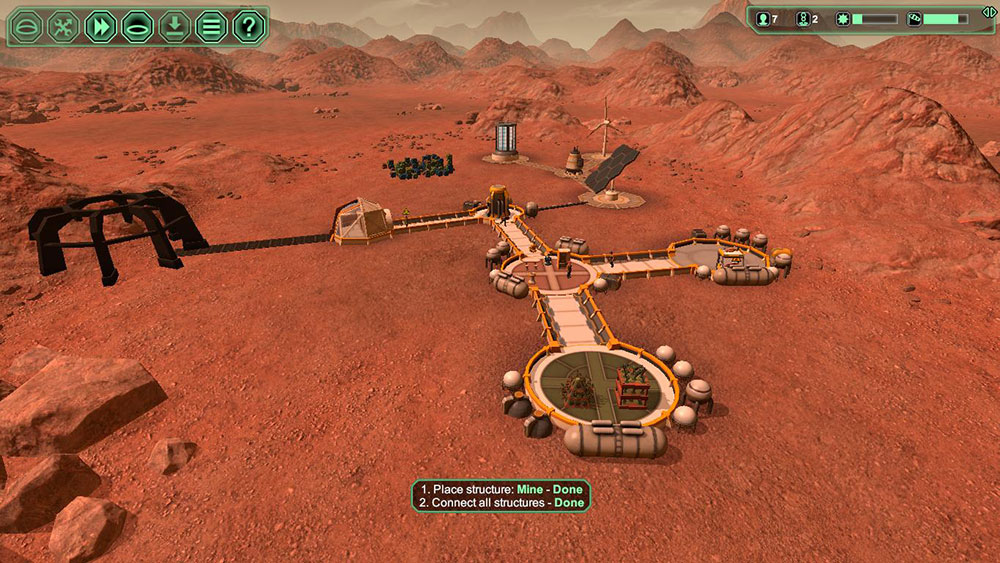This screenshot has width=1000, height=563.
Task: Click the windsock wind status icon
Action: [x=914, y=19]
